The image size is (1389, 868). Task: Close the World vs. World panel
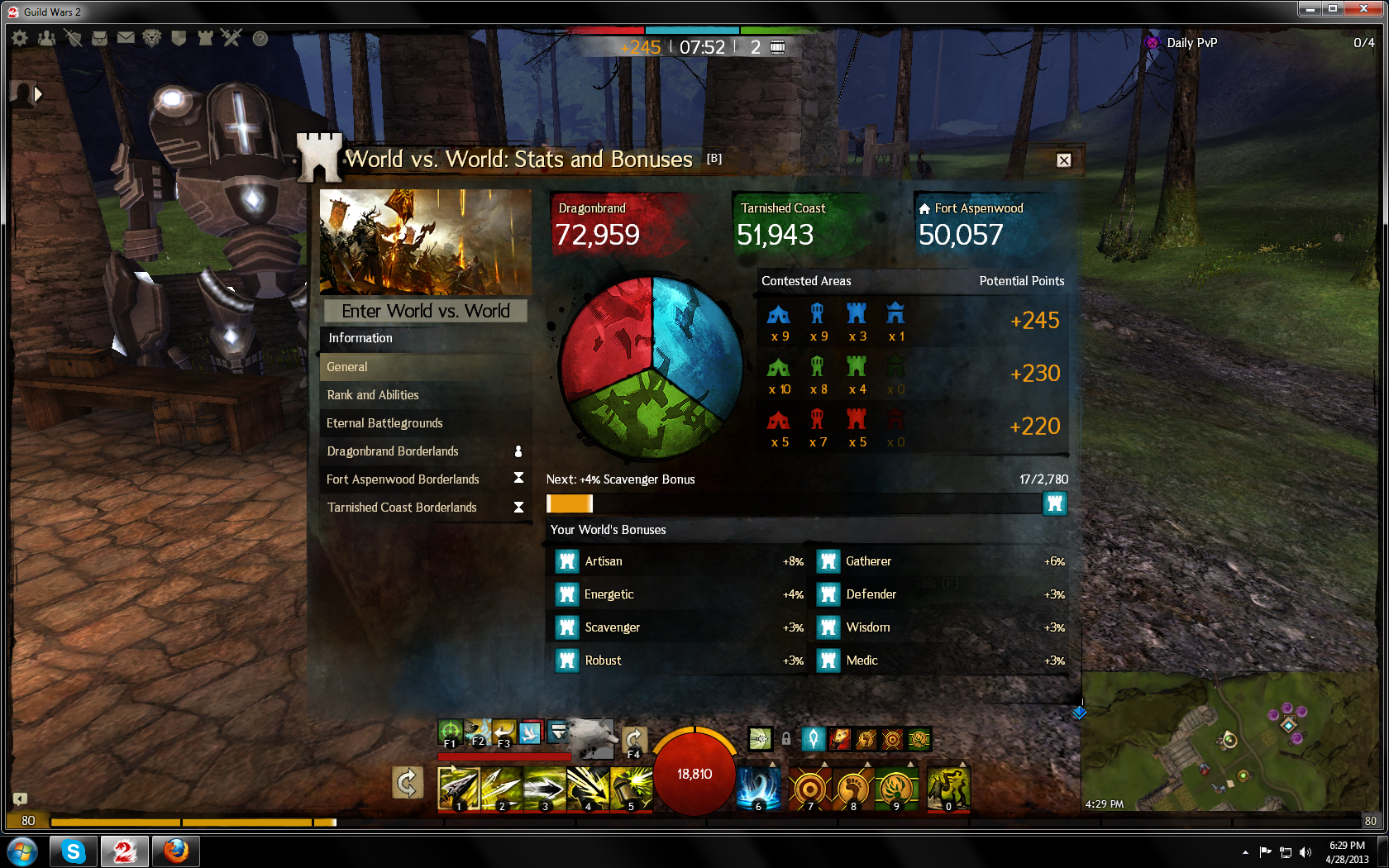(1064, 160)
